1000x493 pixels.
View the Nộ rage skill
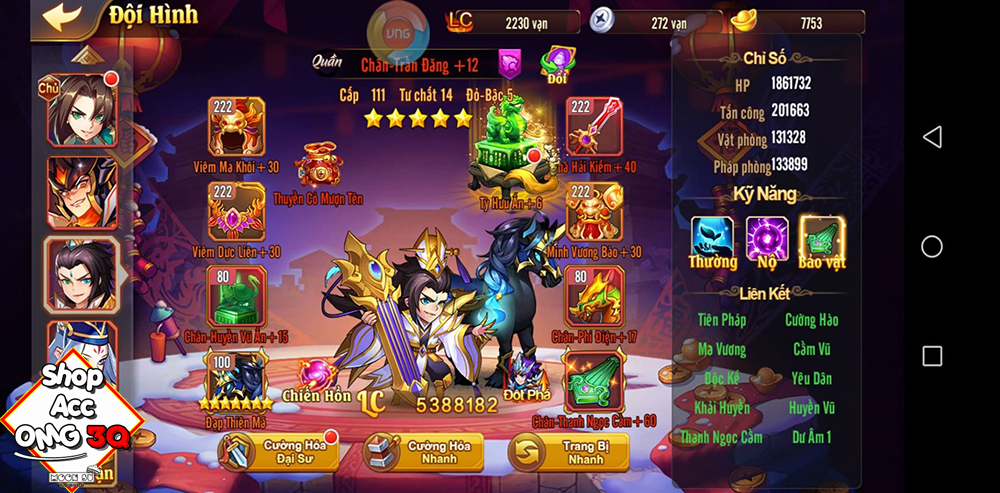click(767, 238)
